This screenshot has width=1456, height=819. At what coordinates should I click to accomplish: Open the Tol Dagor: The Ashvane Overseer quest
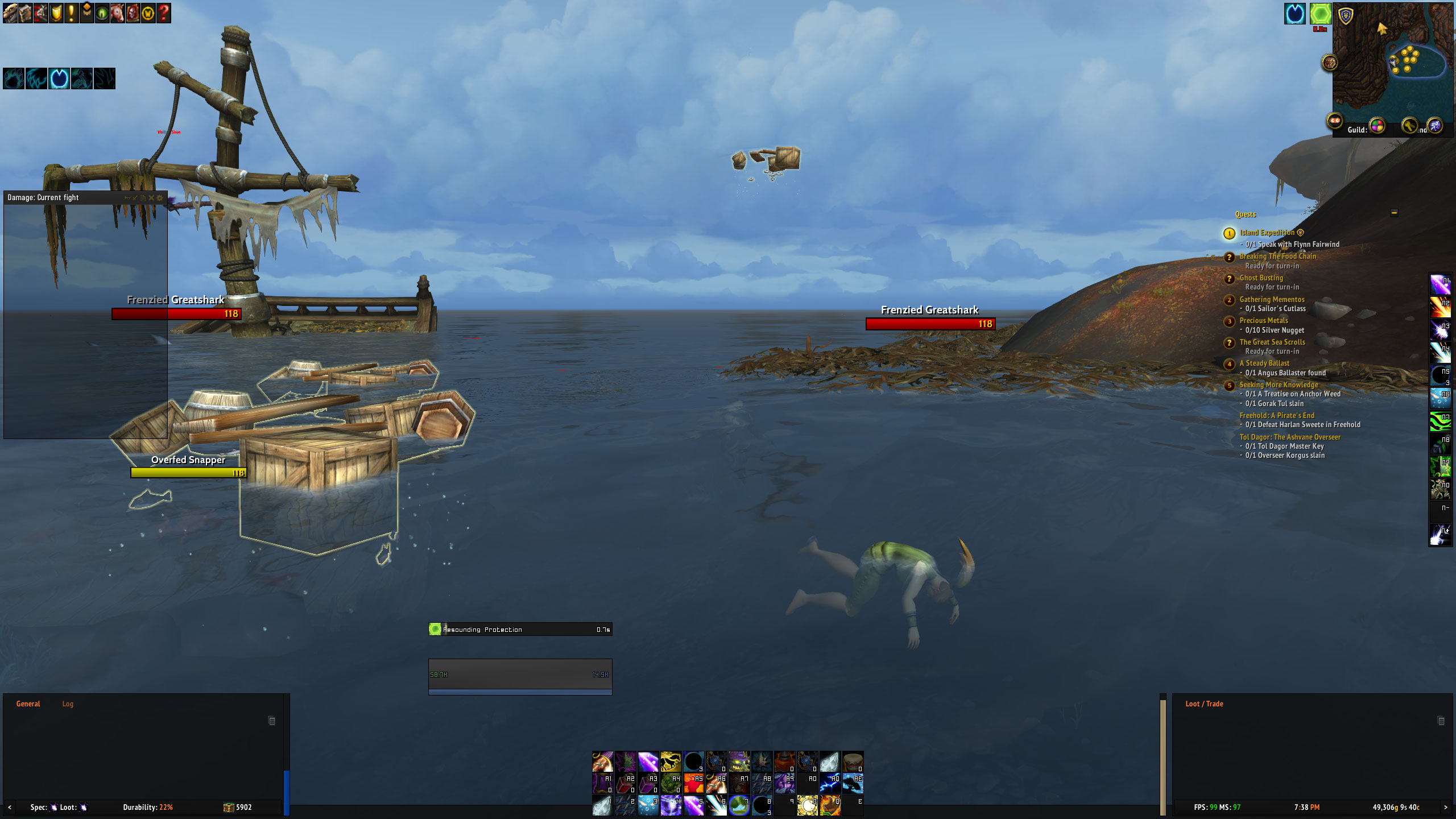(x=1290, y=437)
